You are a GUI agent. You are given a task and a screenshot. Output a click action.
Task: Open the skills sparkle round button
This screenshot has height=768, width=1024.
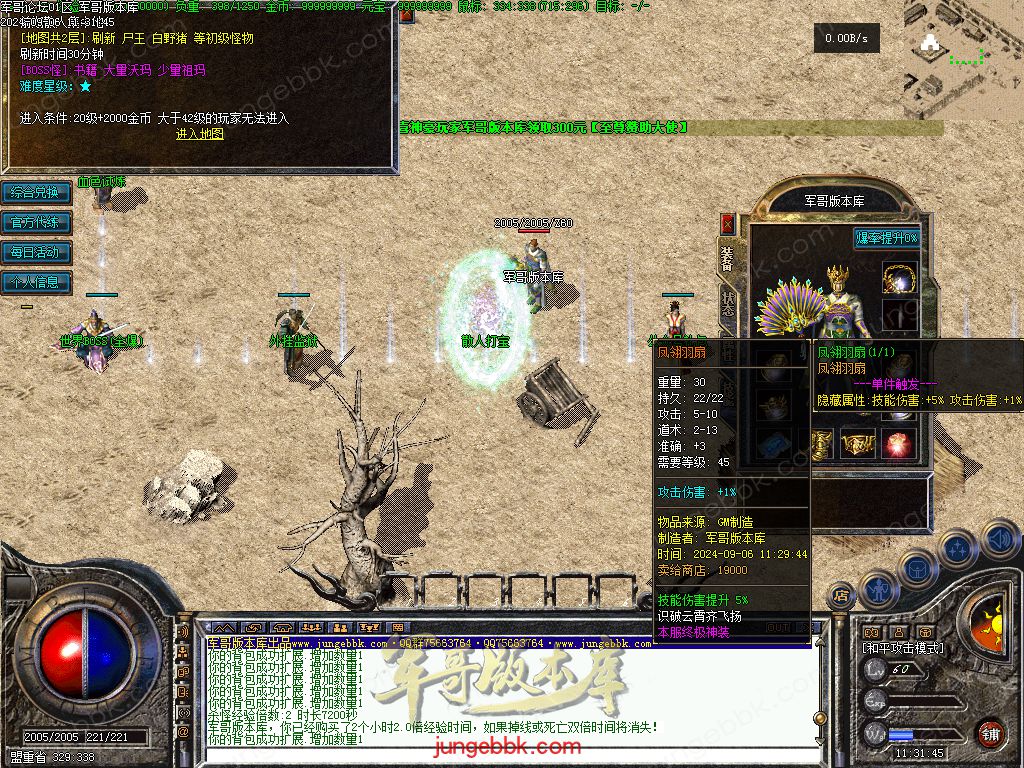click(957, 548)
